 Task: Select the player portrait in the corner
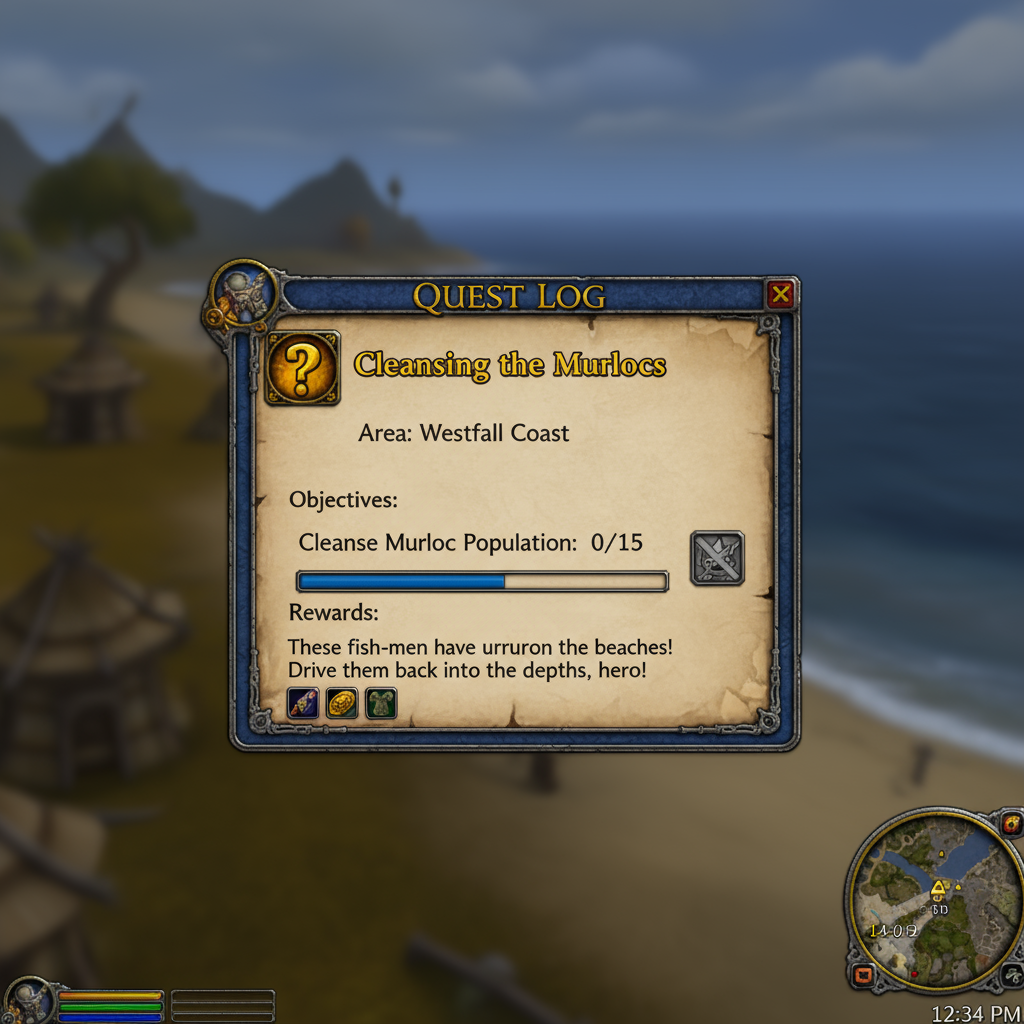point(28,999)
